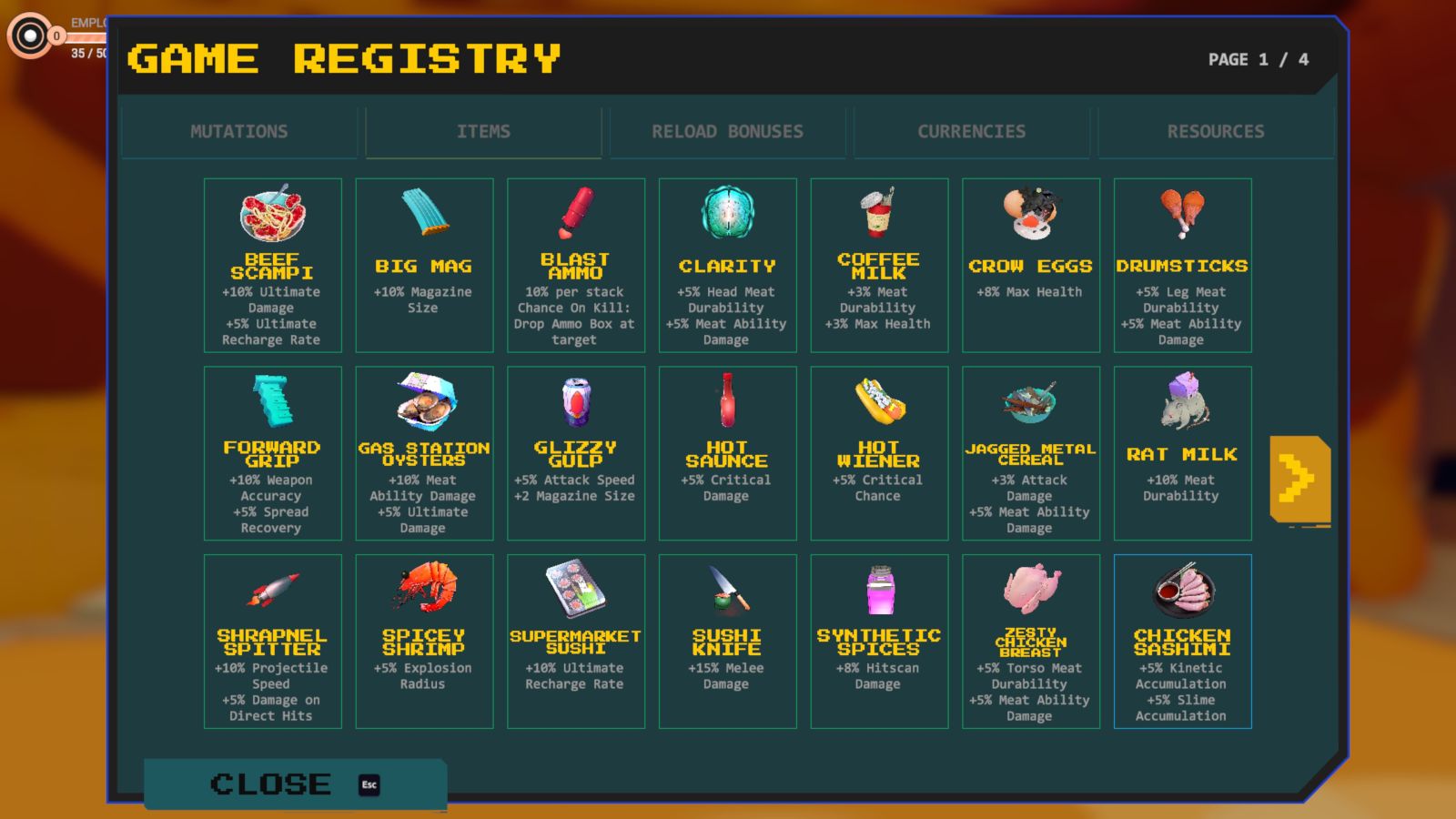Choose the Spicey Shrimp item
The width and height of the screenshot is (1456, 819).
pyautogui.click(x=424, y=641)
